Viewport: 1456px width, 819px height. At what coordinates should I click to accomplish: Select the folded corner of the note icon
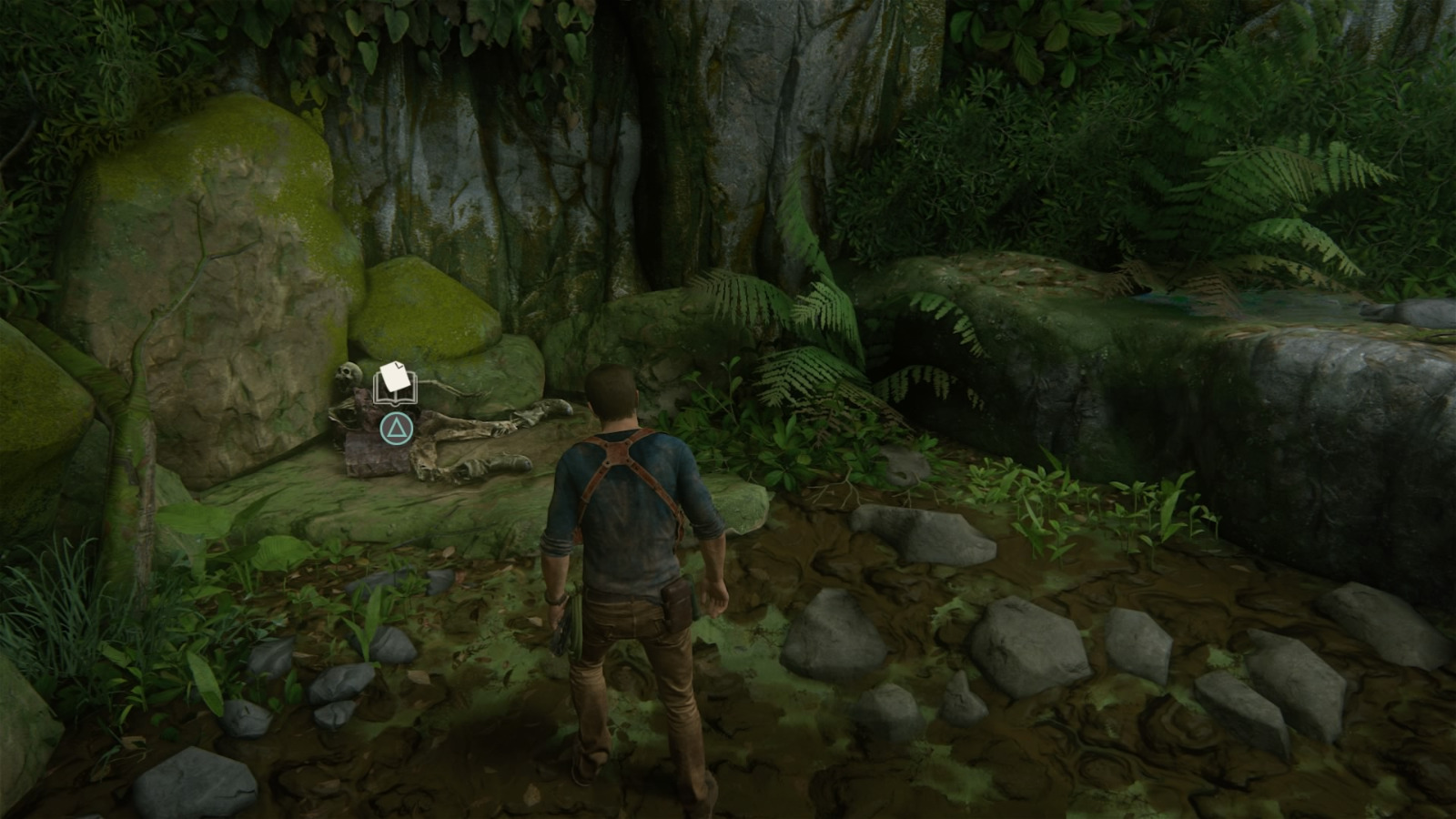point(399,365)
